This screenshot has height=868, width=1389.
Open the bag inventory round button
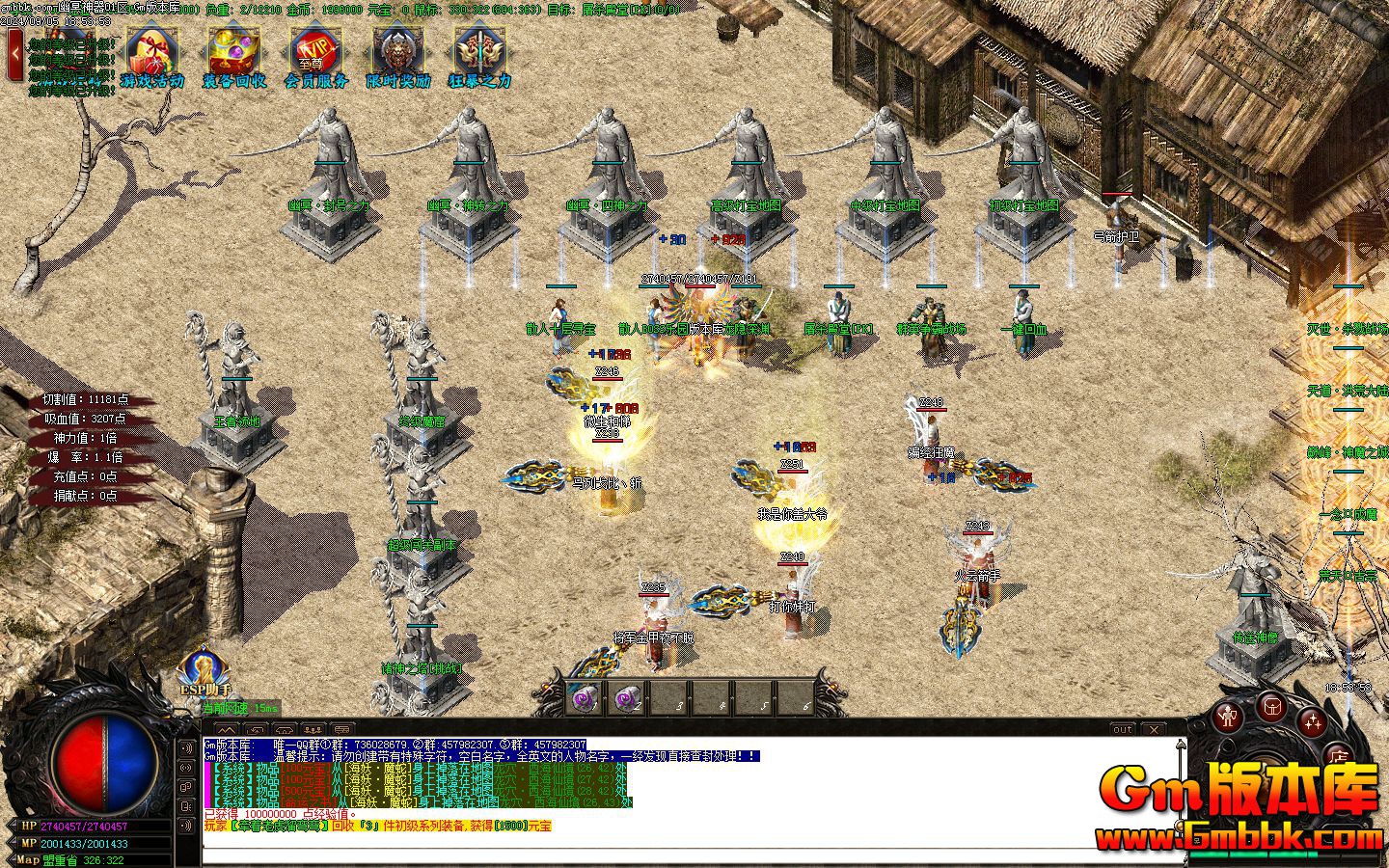click(1271, 706)
